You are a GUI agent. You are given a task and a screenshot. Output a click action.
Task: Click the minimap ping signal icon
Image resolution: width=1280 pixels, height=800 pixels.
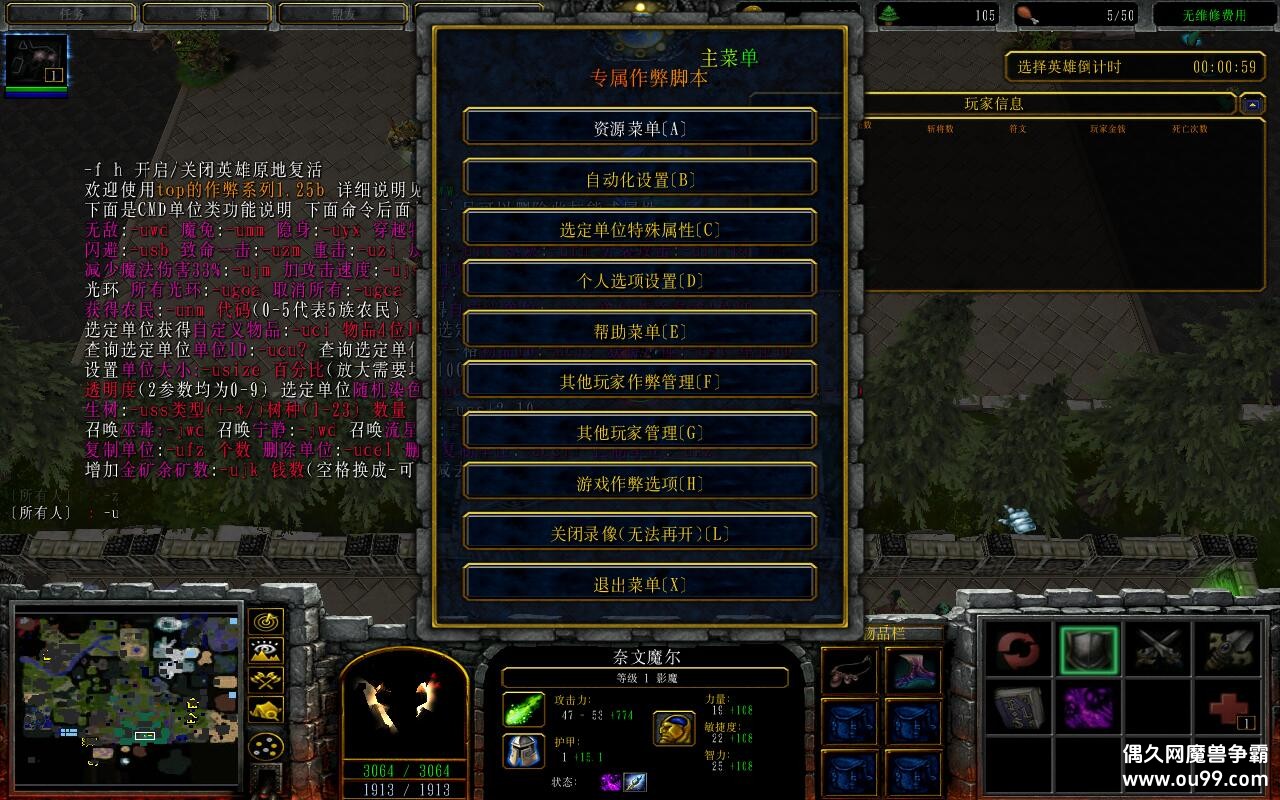pos(265,622)
